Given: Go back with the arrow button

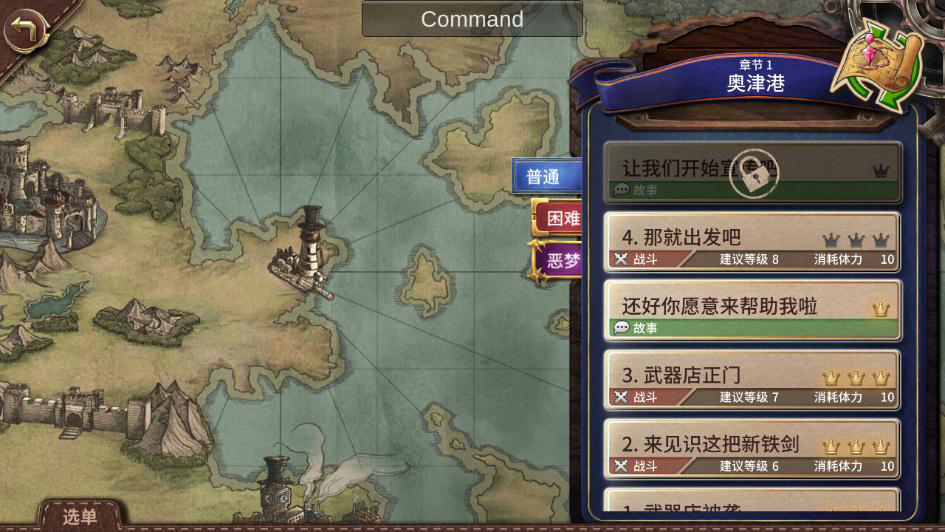Looking at the screenshot, I should (27, 30).
